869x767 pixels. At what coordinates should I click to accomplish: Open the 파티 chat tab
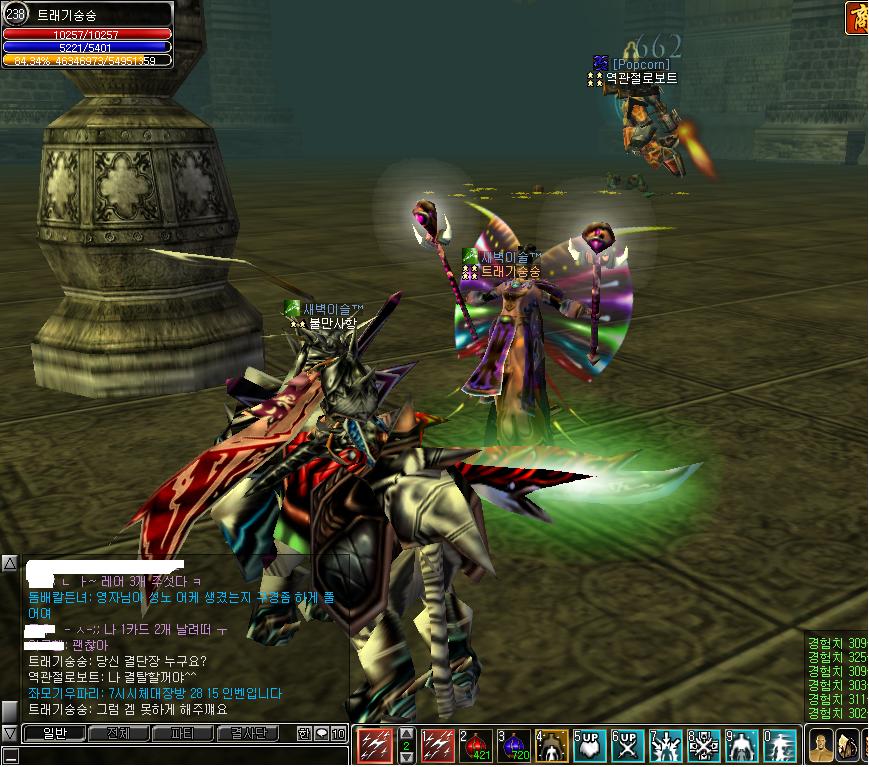[x=182, y=734]
